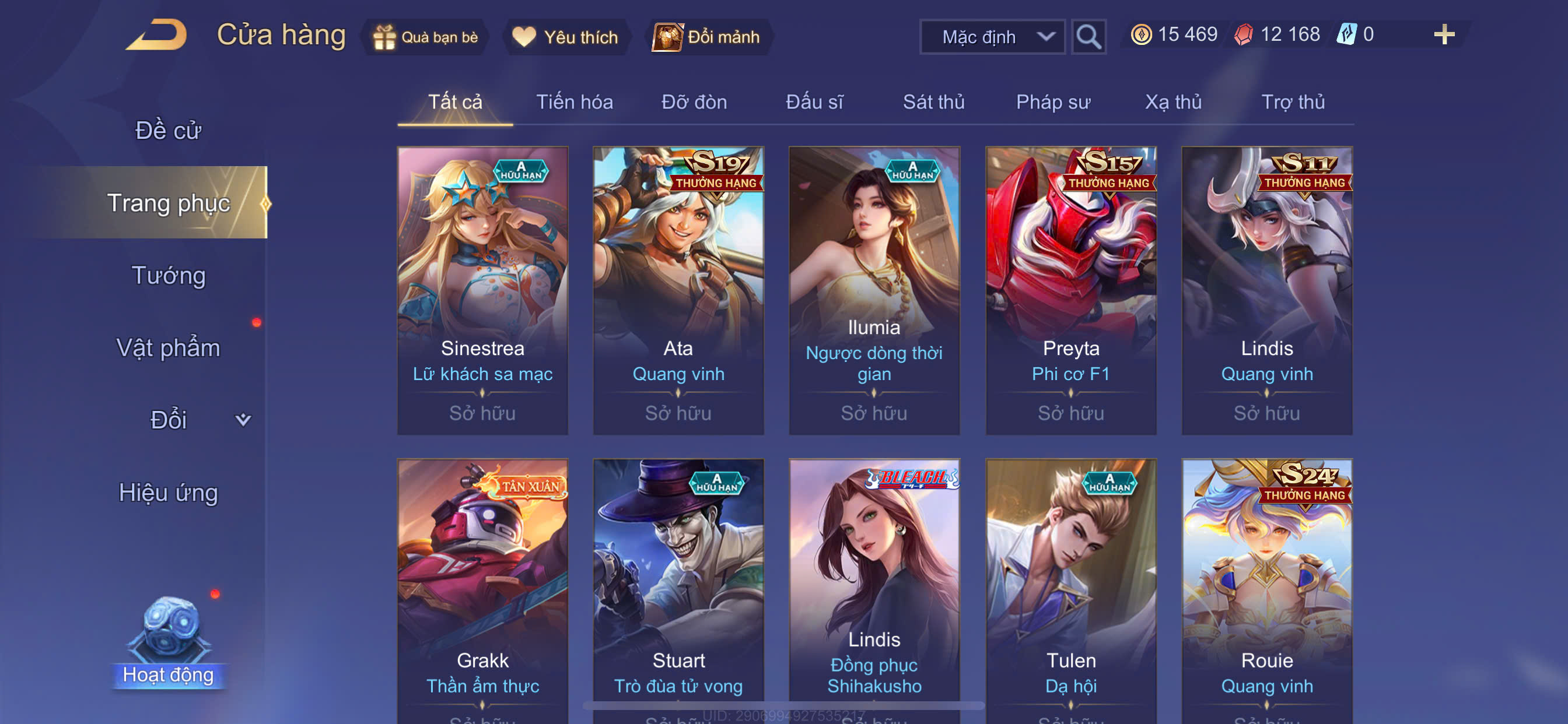Select the Sát thủ category tab
The width and height of the screenshot is (1568, 724).
click(x=933, y=101)
